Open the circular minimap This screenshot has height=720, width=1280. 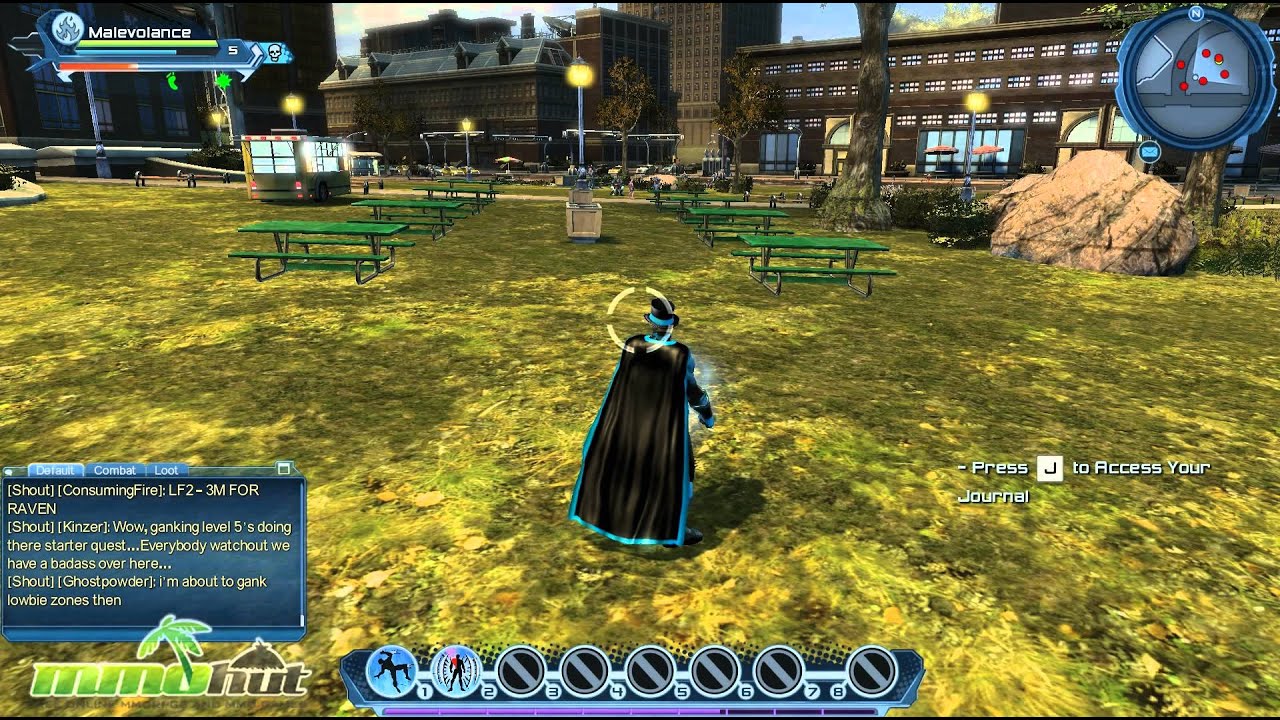pyautogui.click(x=1194, y=78)
